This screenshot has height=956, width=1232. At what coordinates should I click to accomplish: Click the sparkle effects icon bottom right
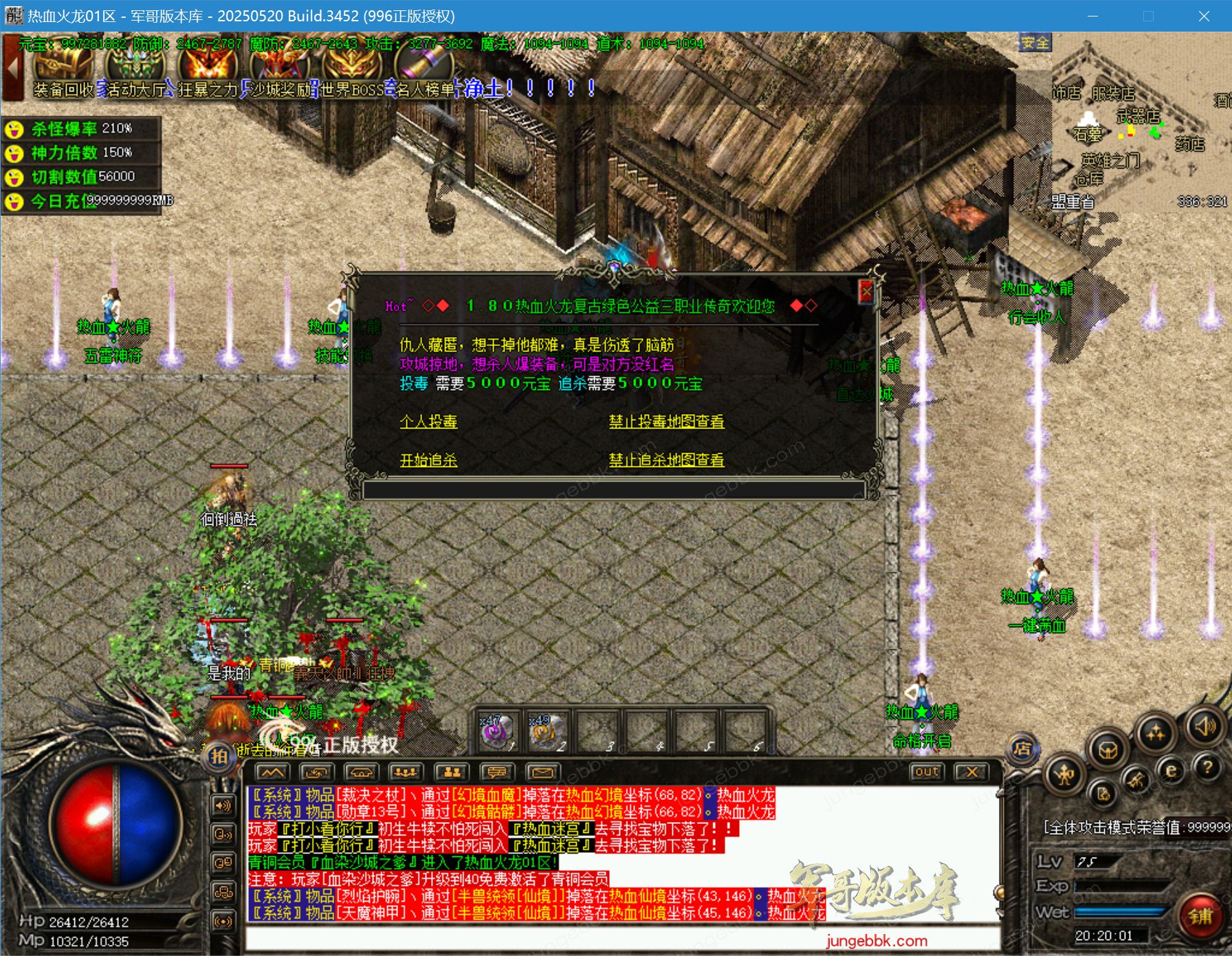click(x=1155, y=731)
